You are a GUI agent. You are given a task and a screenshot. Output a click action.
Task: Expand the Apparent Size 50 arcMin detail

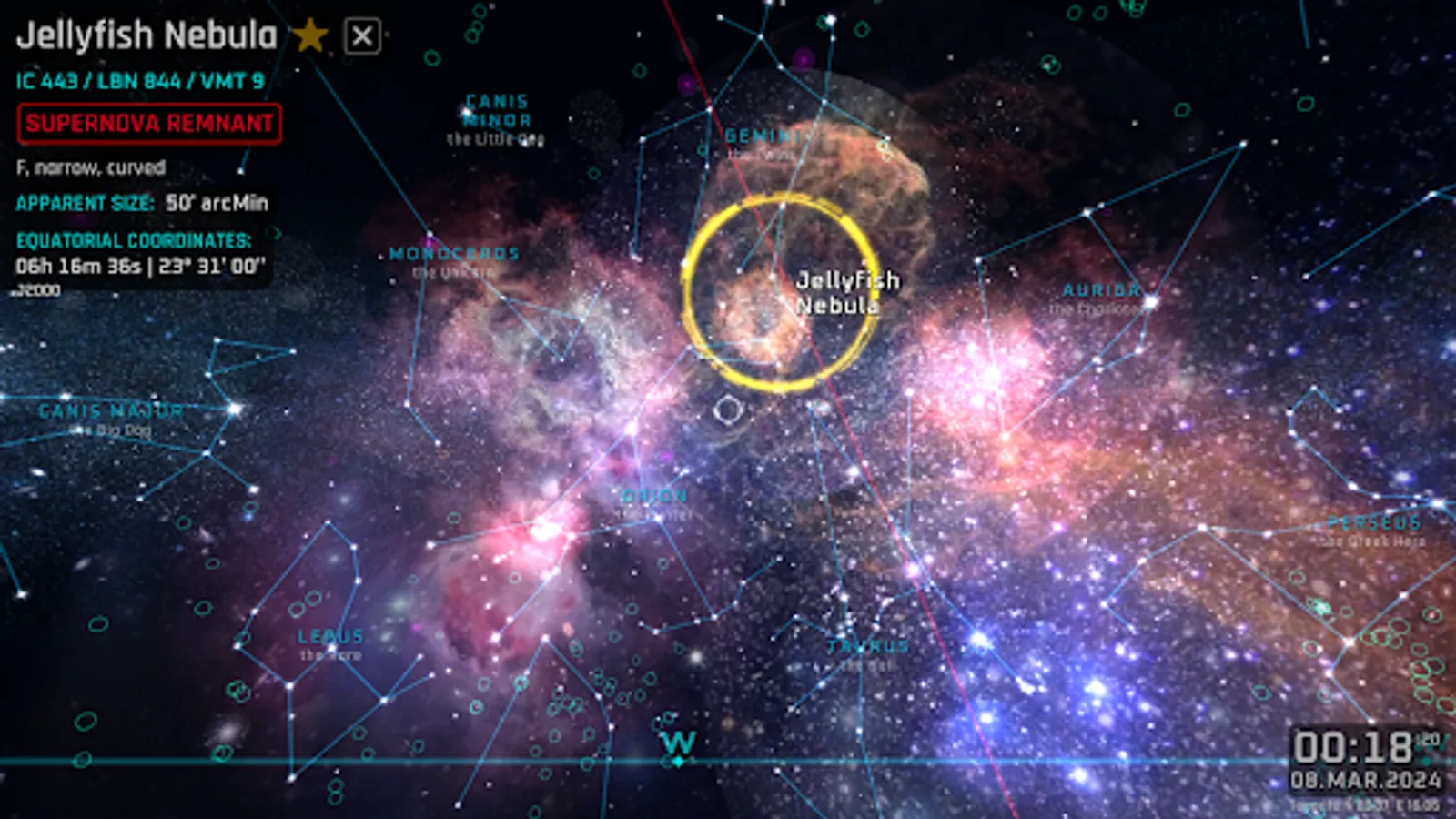pyautogui.click(x=143, y=204)
